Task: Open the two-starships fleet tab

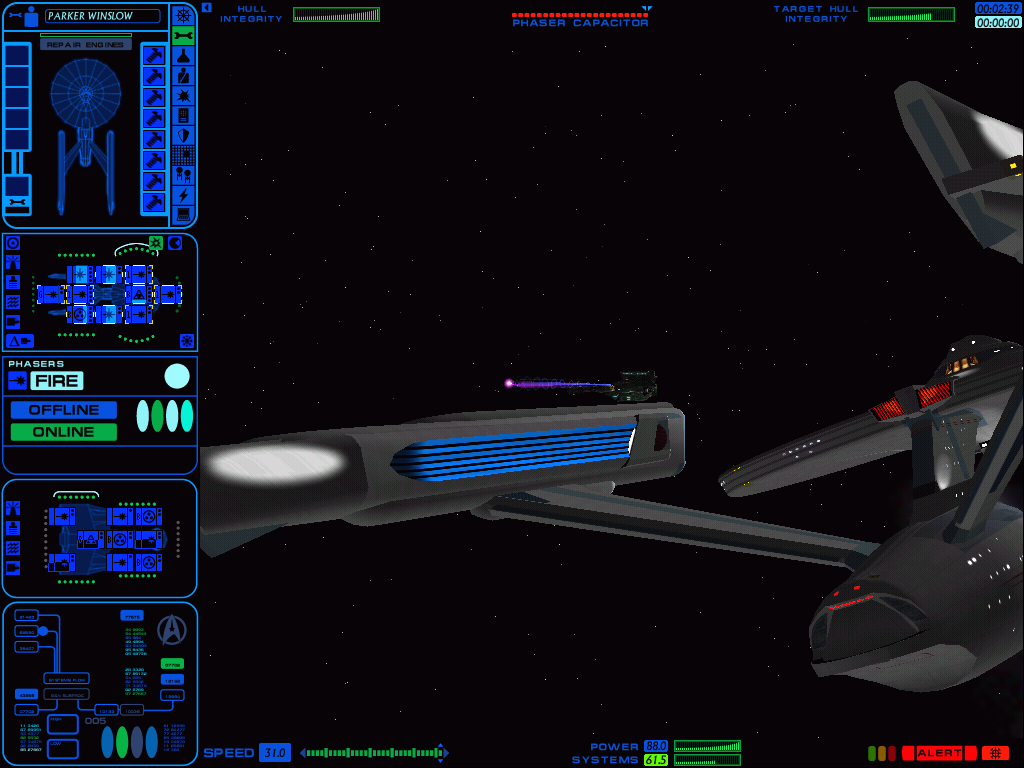Action: tap(183, 175)
